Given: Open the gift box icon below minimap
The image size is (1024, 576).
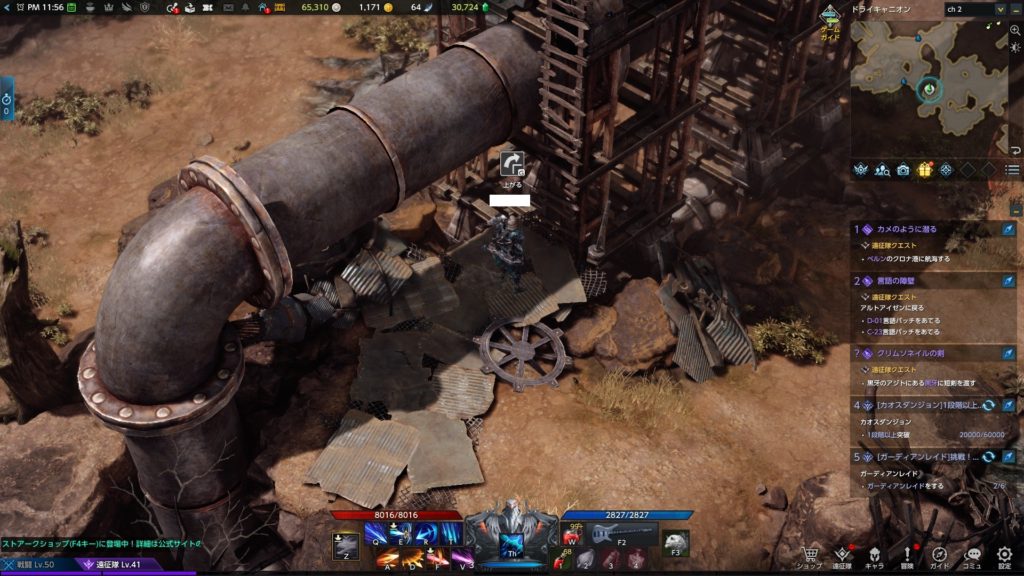Looking at the screenshot, I should click(925, 170).
